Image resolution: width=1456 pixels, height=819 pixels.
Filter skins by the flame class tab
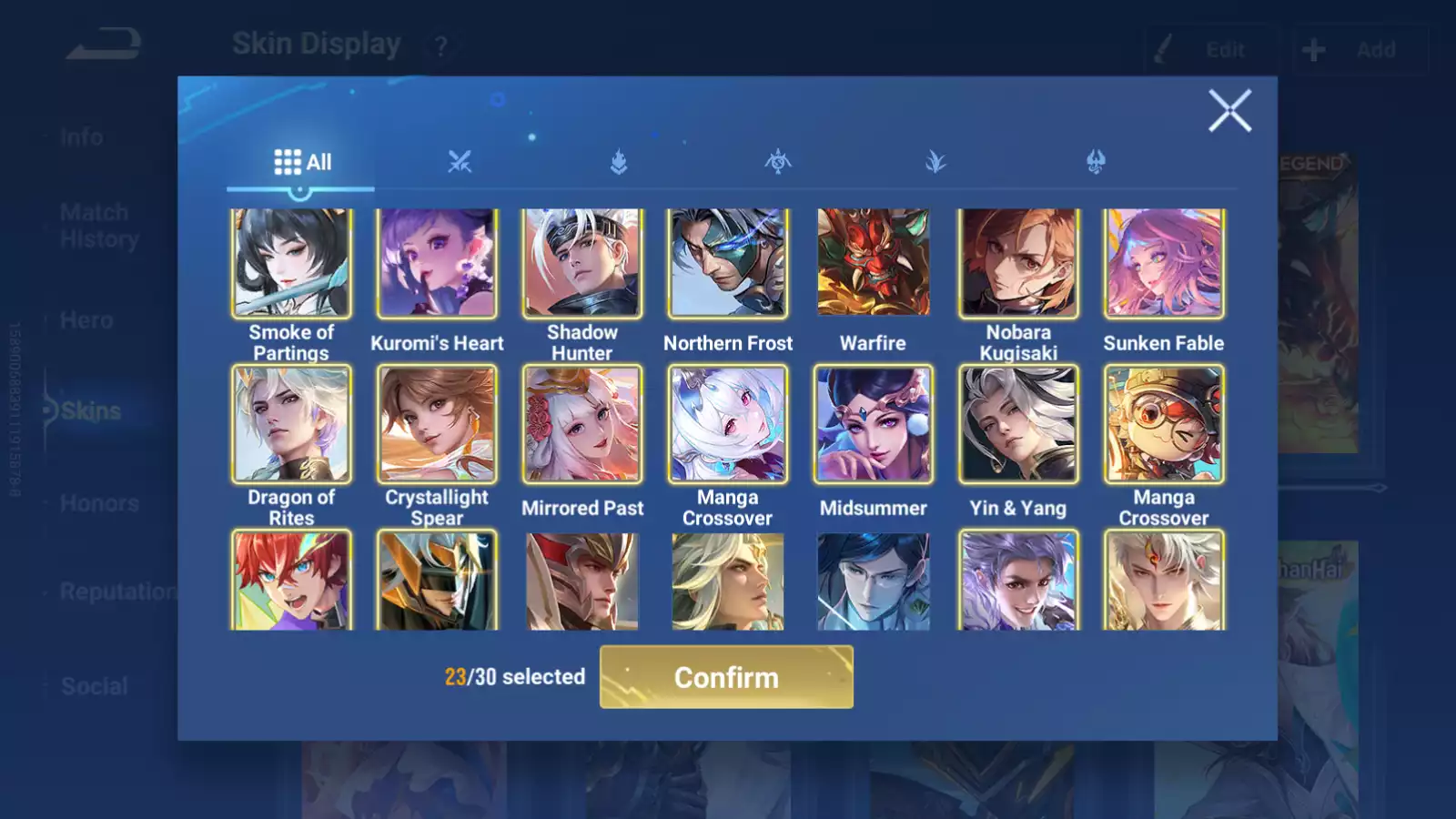tap(619, 162)
